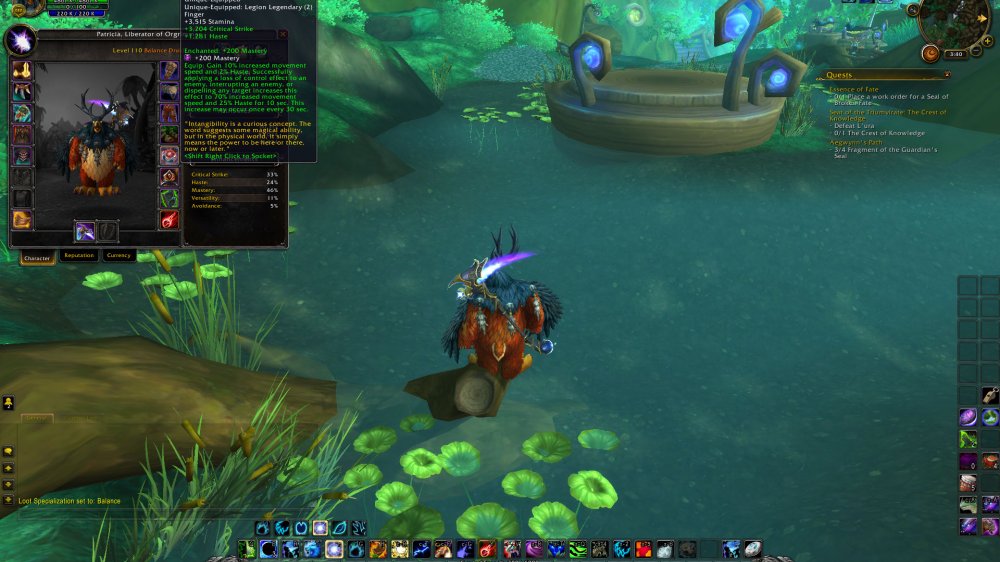Viewport: 1000px width, 562px height.
Task: Activate the green striped action bar ability
Action: pyautogui.click(x=577, y=549)
